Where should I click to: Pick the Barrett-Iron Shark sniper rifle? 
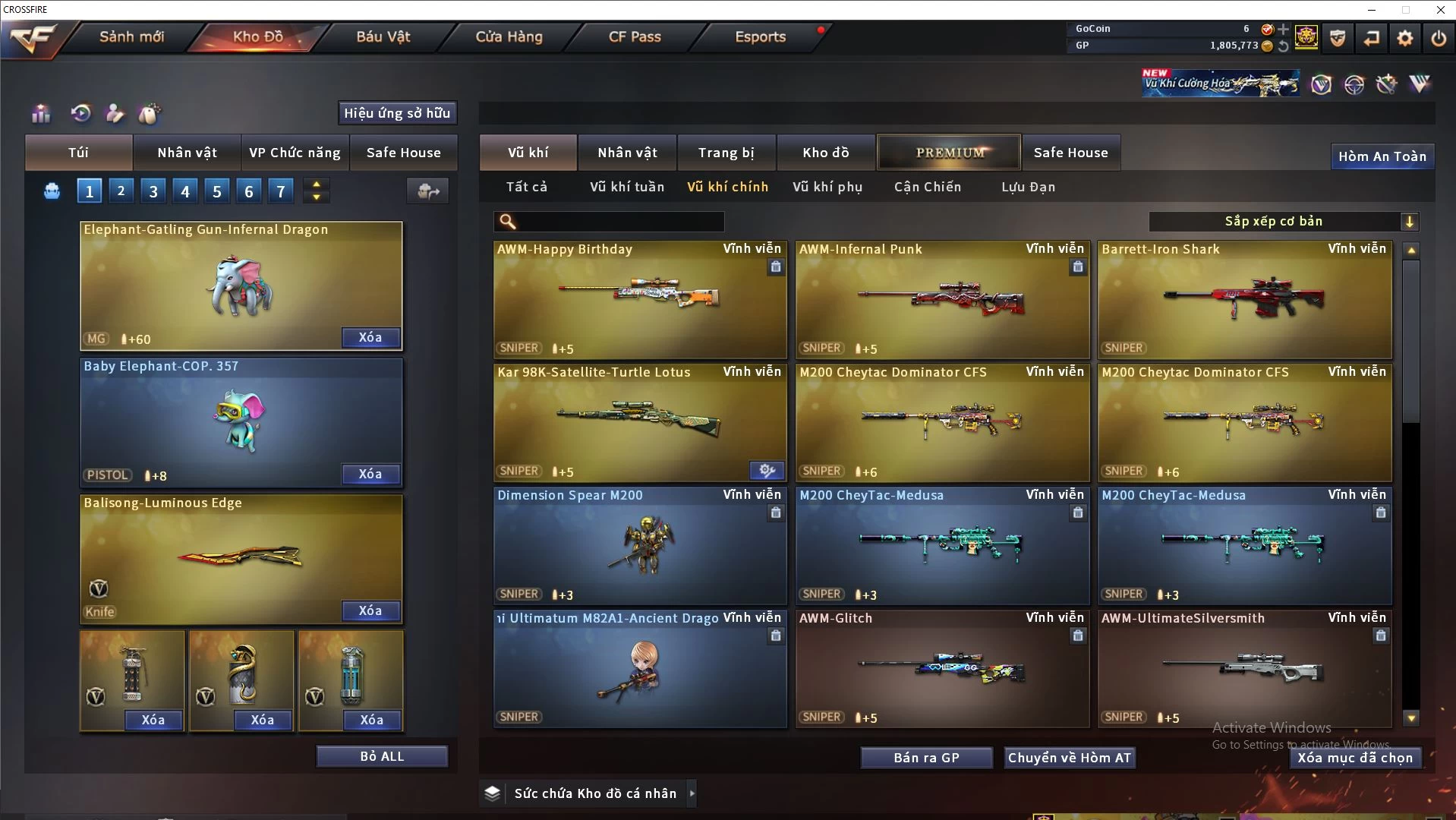point(1244,300)
